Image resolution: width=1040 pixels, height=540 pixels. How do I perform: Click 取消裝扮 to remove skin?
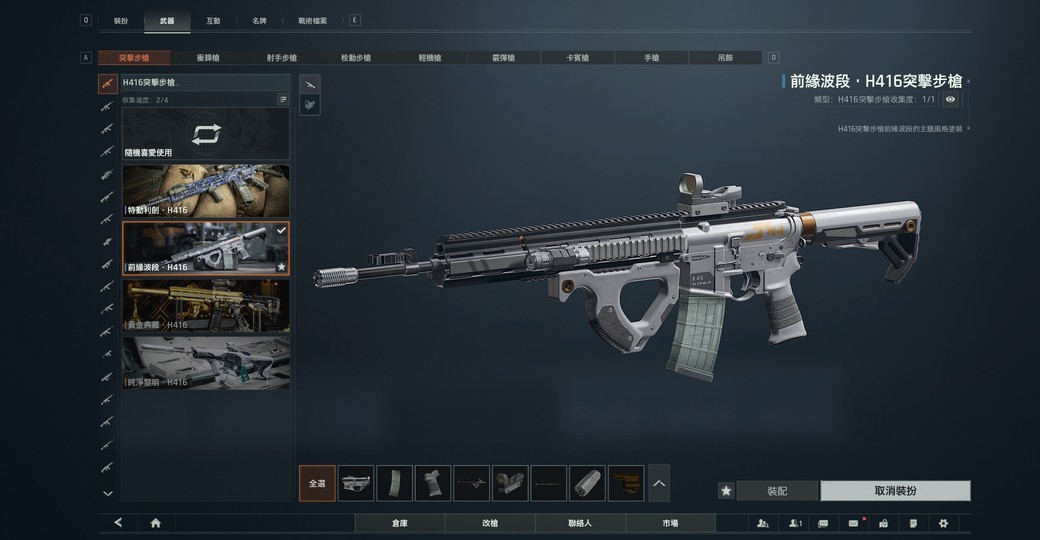(895, 491)
